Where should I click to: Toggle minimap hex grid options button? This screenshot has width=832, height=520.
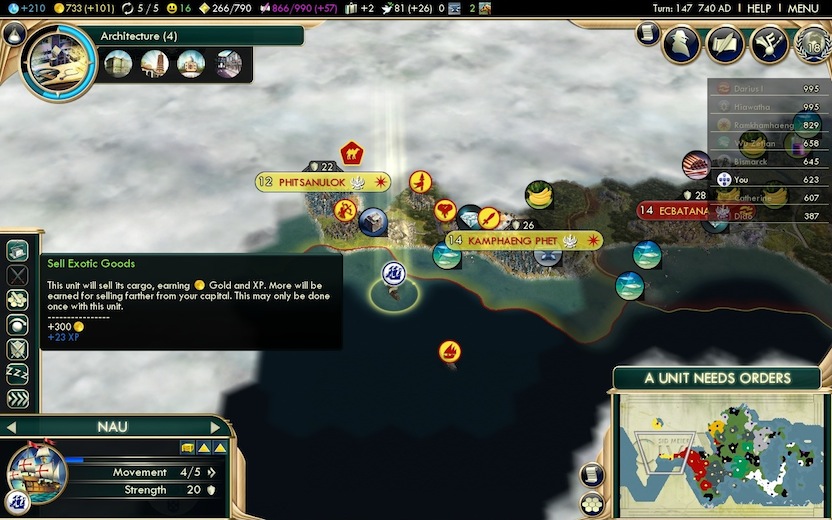592,503
